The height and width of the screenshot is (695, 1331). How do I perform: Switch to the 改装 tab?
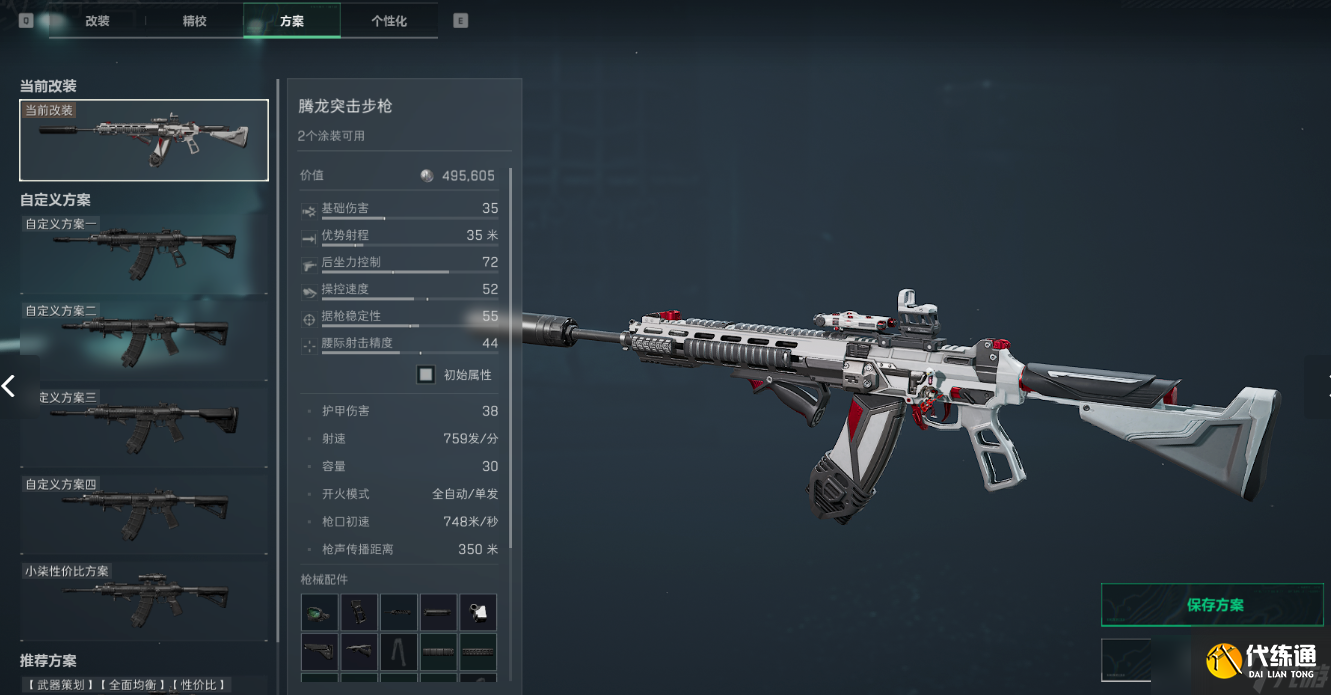[97, 21]
